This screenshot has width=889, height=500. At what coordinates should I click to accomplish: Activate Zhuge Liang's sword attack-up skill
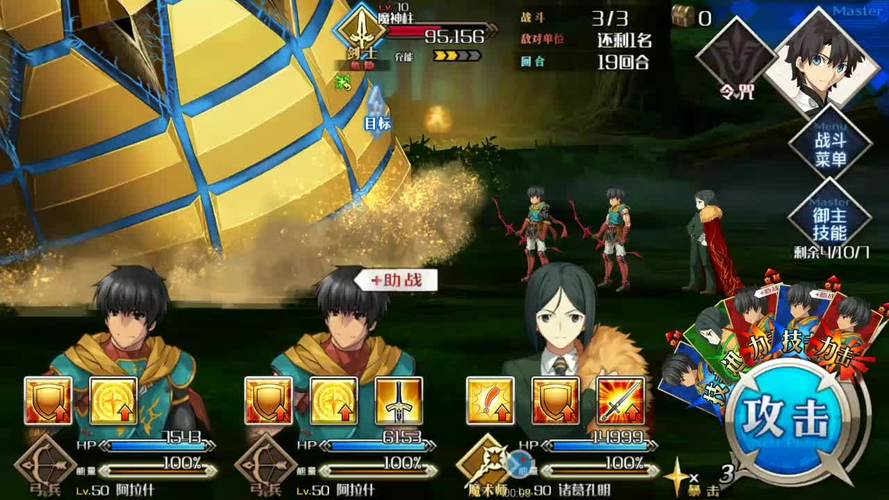coord(620,401)
